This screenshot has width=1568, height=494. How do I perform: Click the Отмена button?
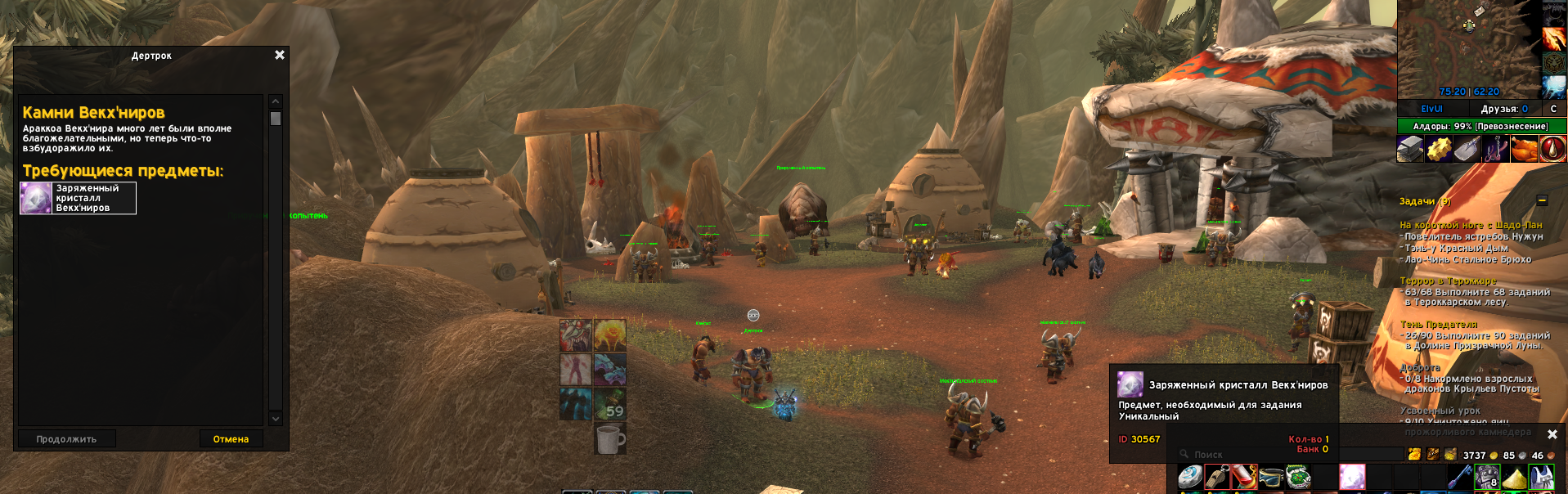[x=231, y=439]
